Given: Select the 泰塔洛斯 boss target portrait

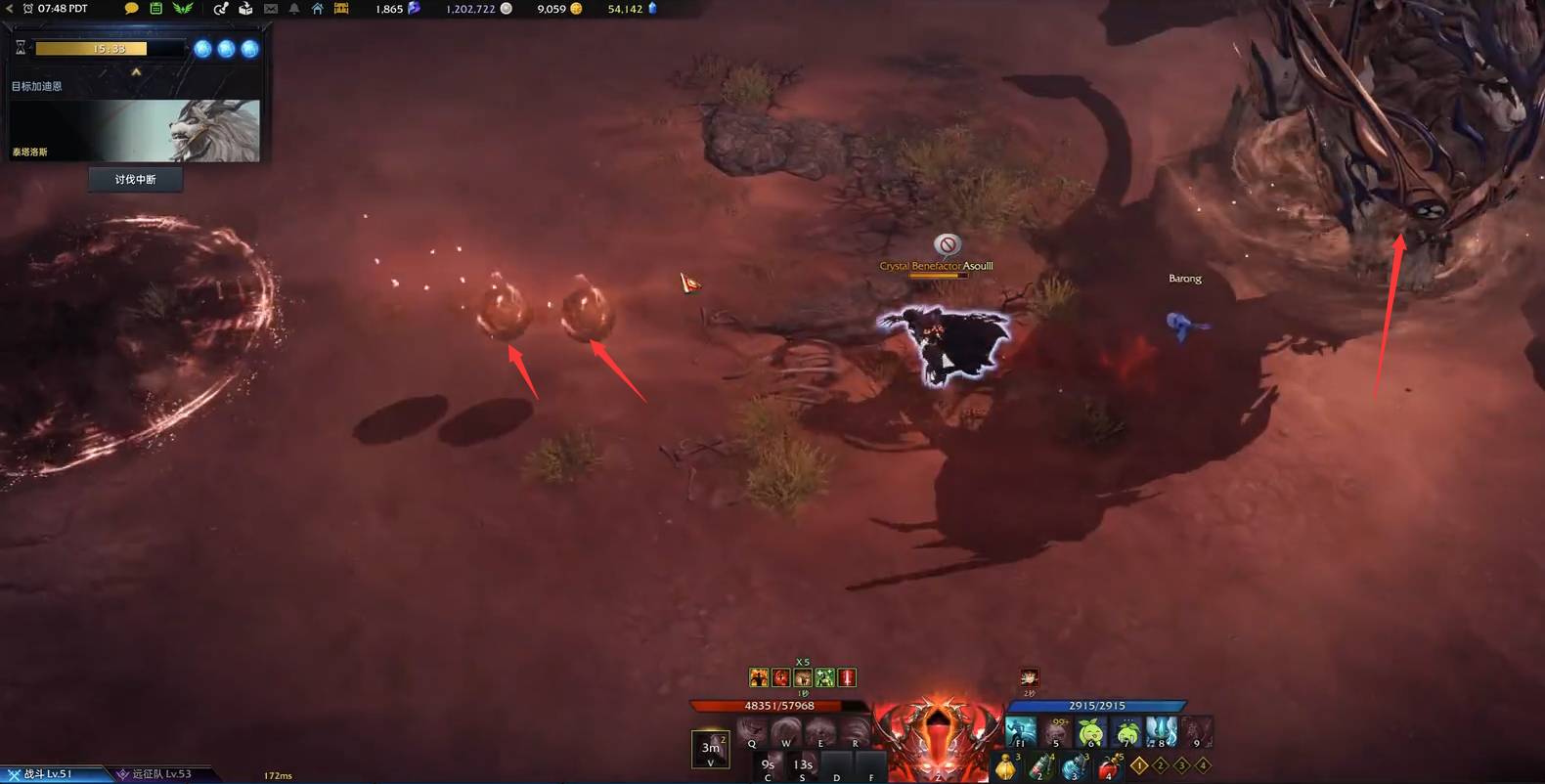Looking at the screenshot, I should point(136,130).
